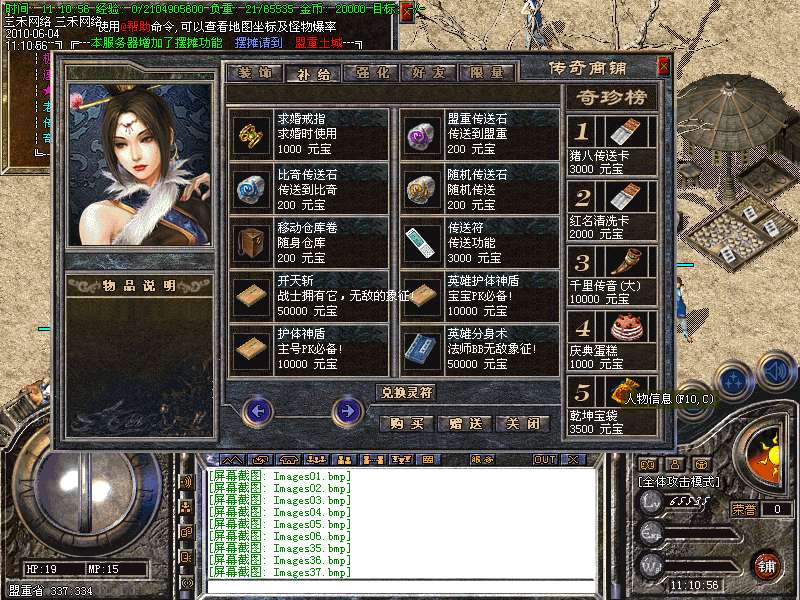The width and height of the screenshot is (800, 600).
Task: Switch to the 装饰 tab
Action: point(254,73)
